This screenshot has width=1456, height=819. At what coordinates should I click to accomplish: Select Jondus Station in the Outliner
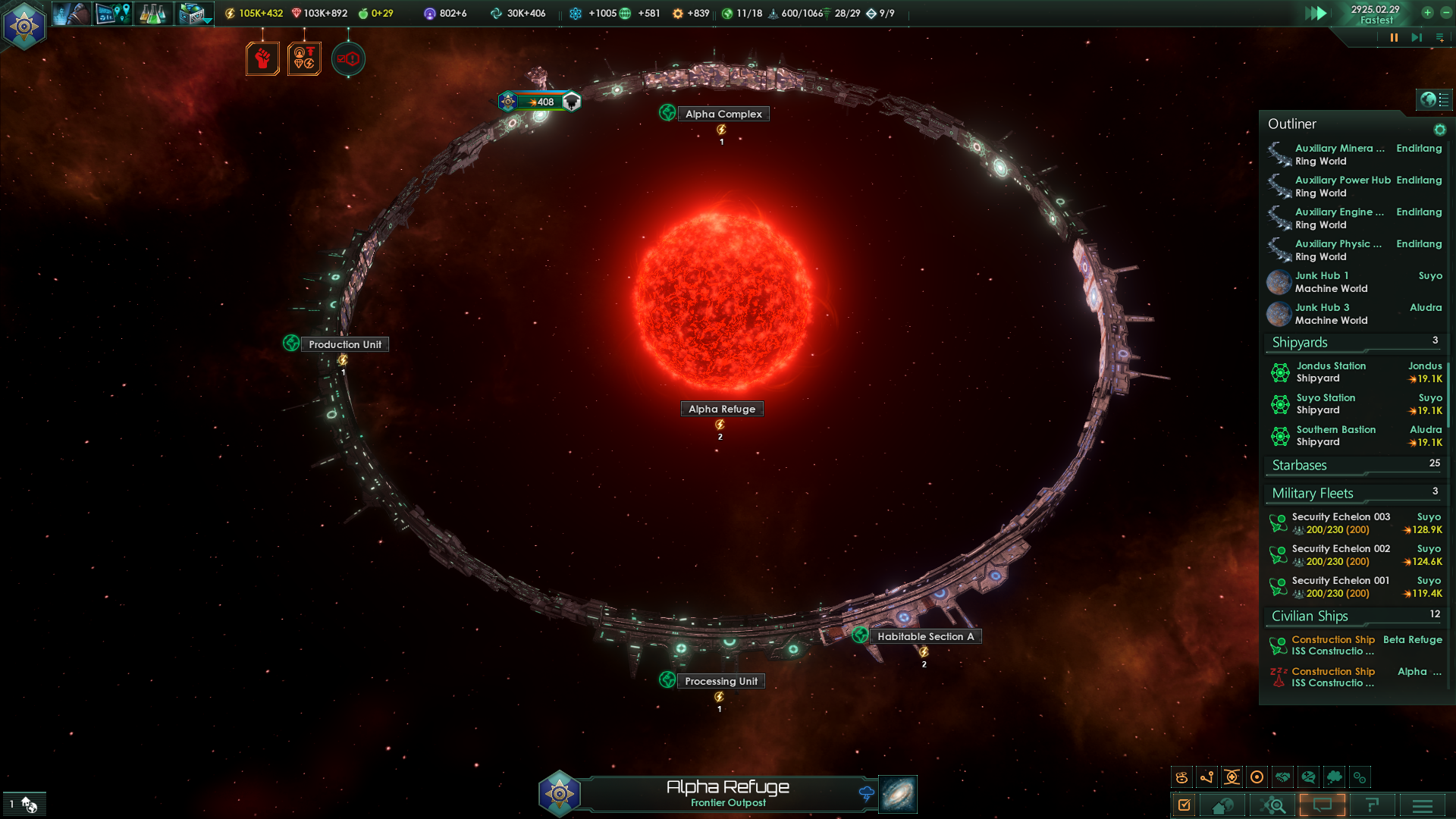click(1332, 372)
